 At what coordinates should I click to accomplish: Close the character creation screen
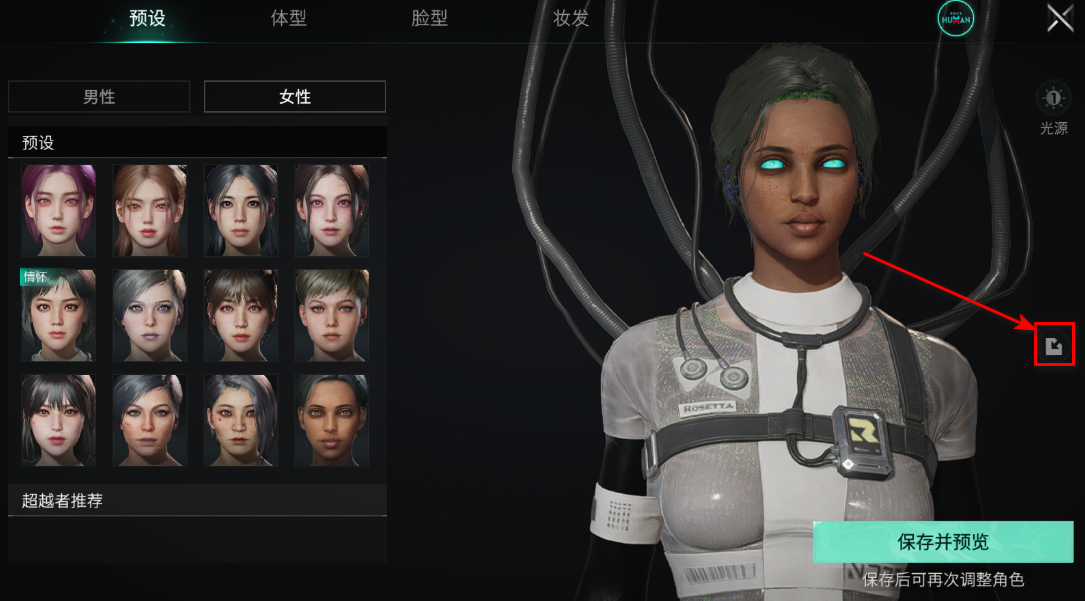[1060, 18]
